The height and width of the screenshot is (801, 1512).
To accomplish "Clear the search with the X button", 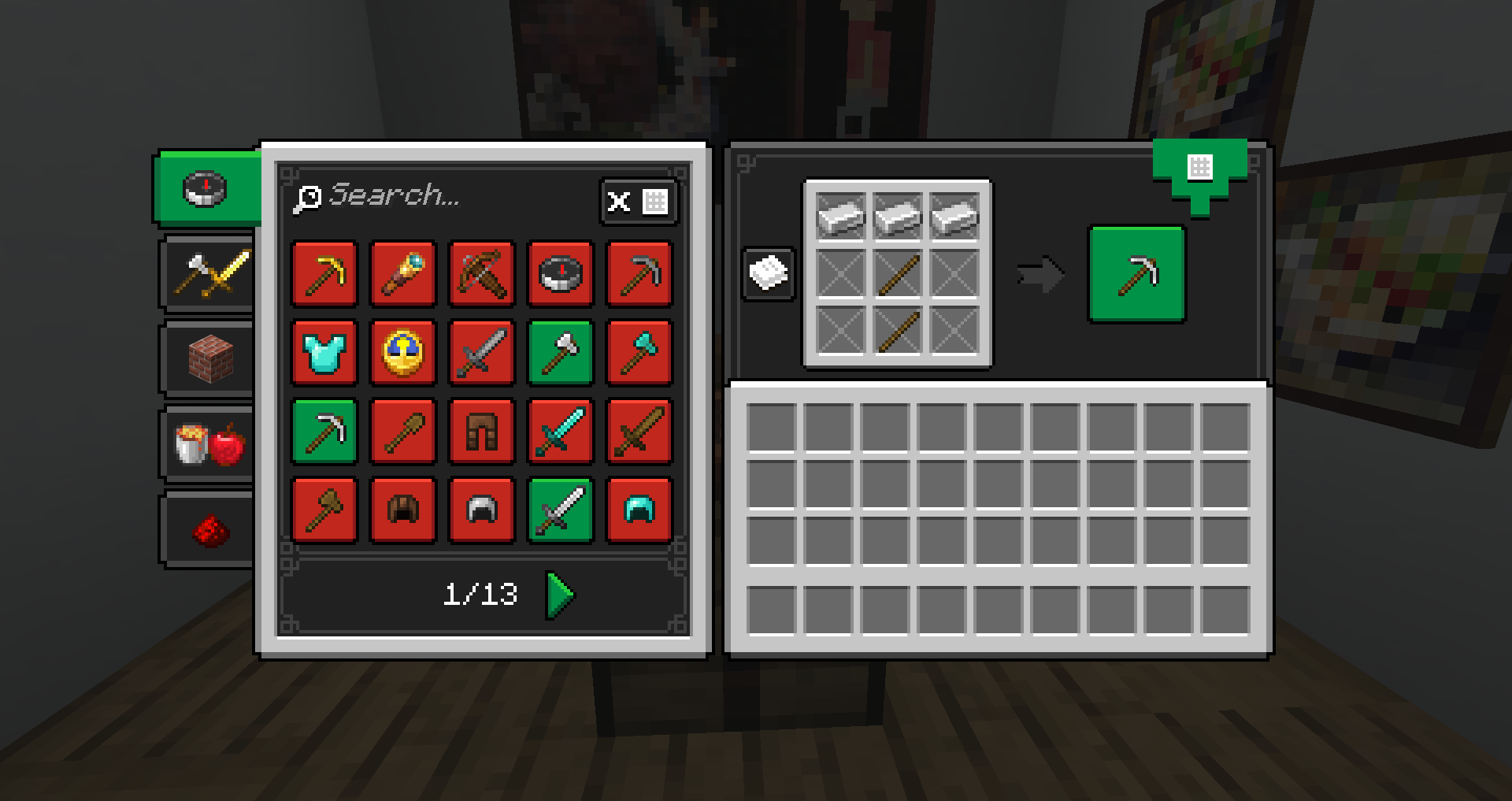I will (618, 202).
